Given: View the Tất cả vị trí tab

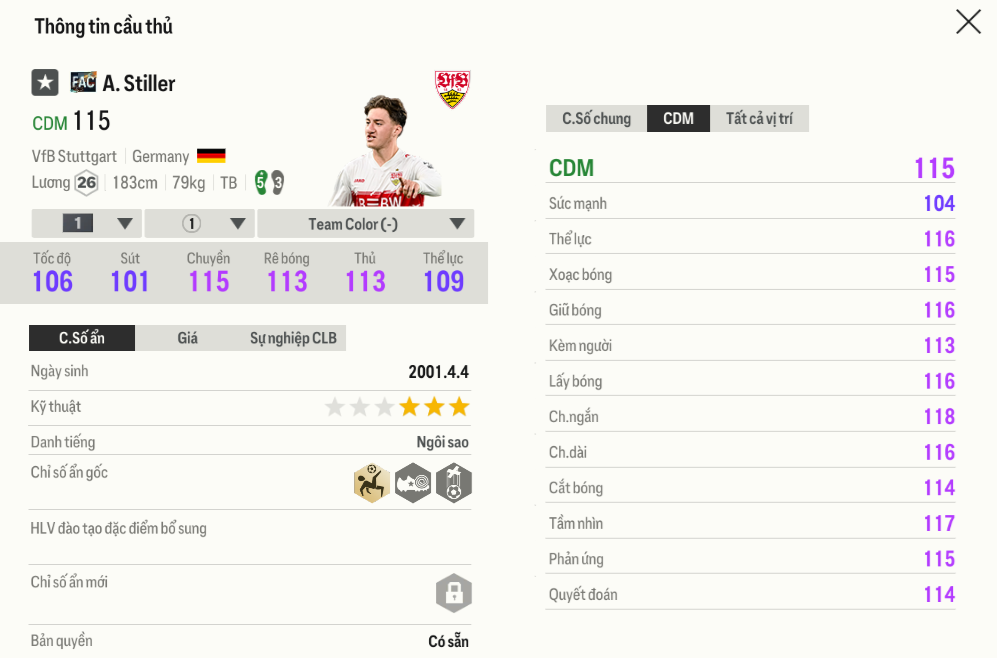Looking at the screenshot, I should click(x=759, y=119).
